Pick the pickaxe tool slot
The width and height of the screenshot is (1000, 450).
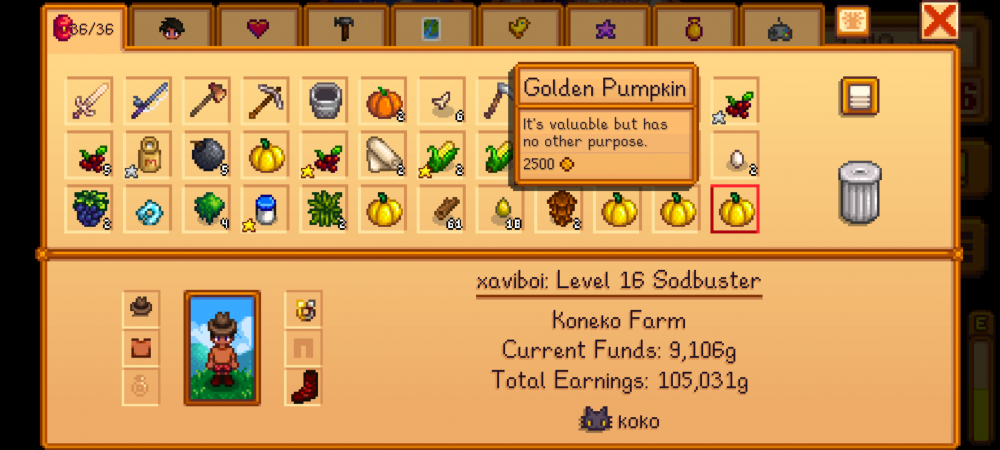click(x=267, y=101)
